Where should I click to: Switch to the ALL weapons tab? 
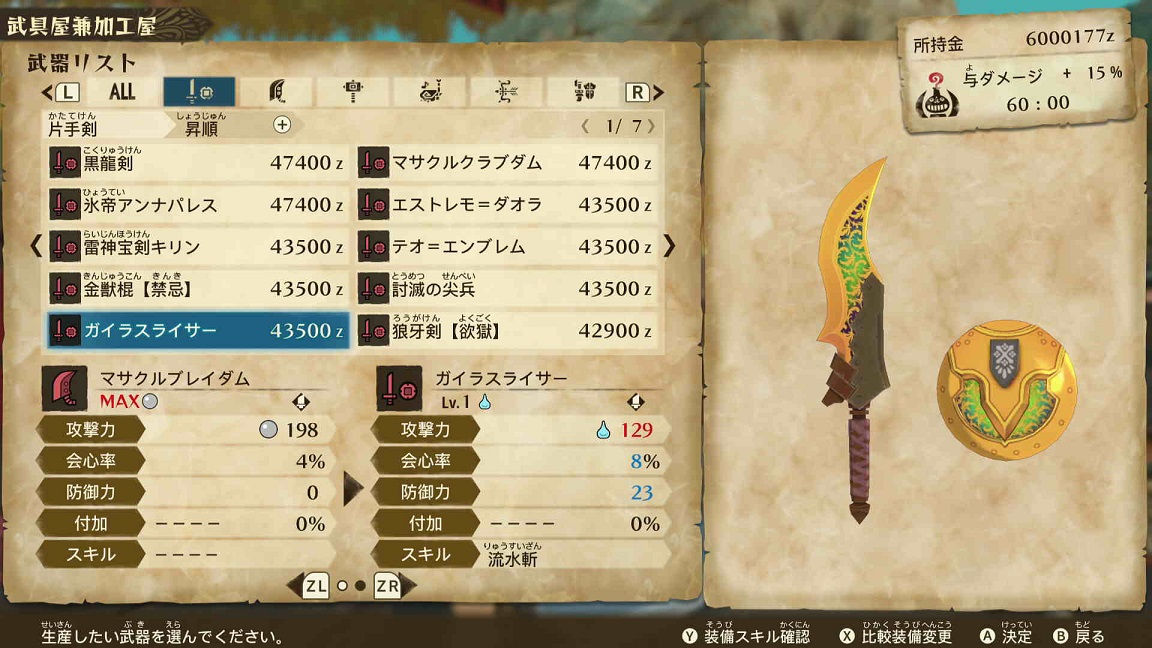122,92
